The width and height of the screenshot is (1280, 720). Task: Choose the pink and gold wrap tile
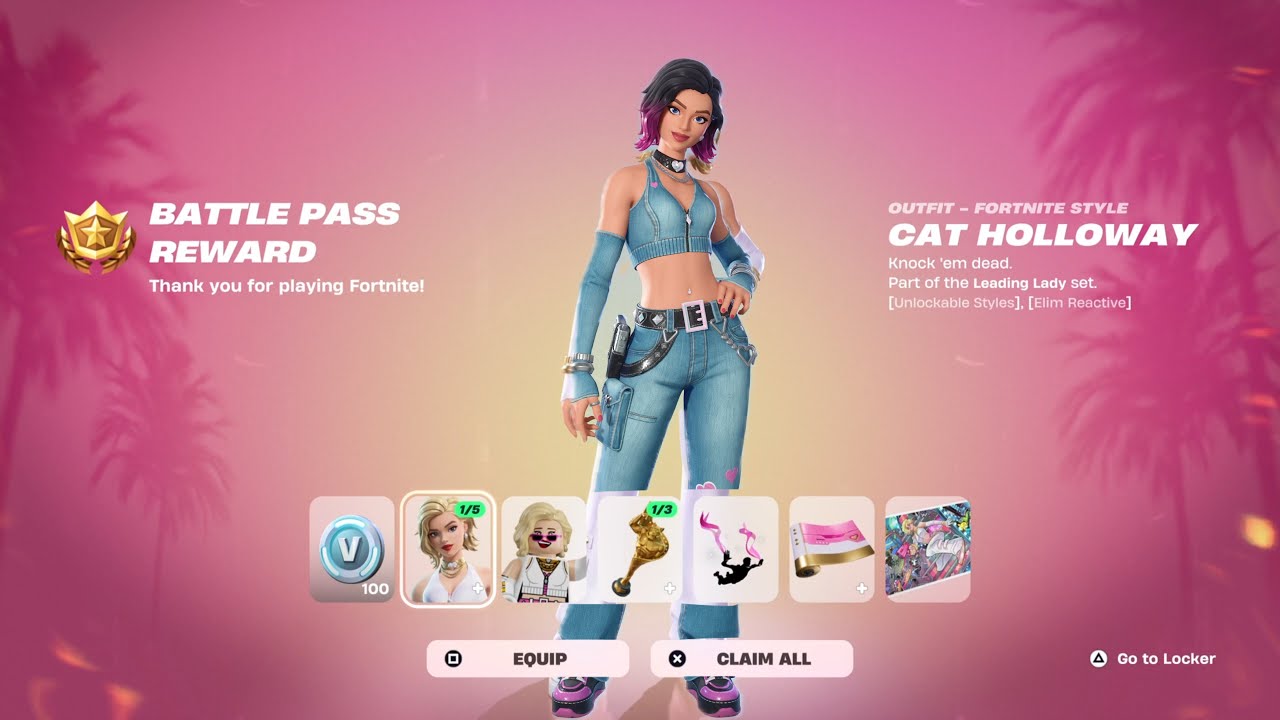pos(831,549)
